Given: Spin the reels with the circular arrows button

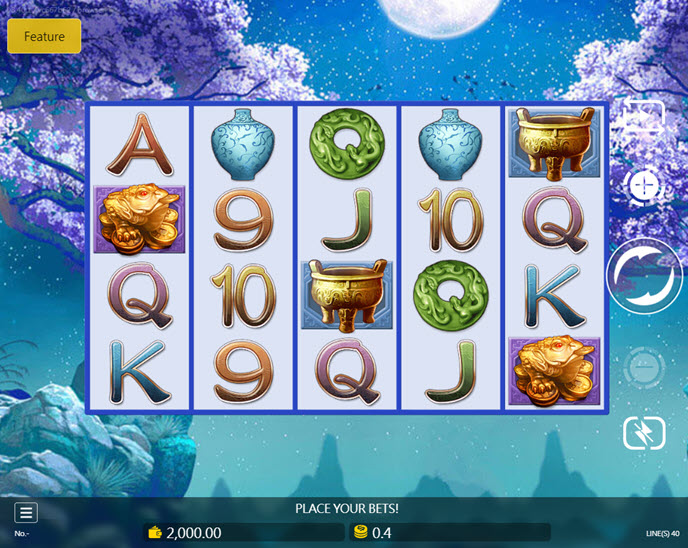Looking at the screenshot, I should click(644, 276).
